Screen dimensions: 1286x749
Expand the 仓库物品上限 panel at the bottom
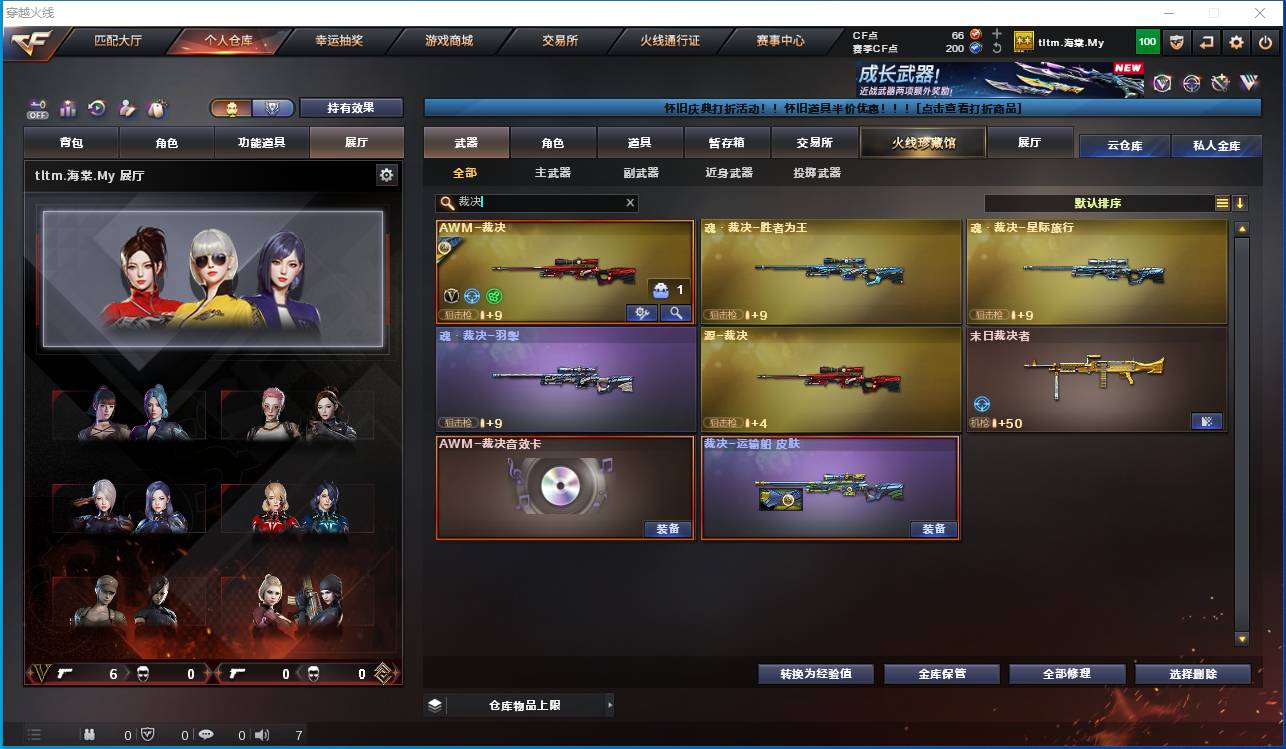pyautogui.click(x=610, y=705)
